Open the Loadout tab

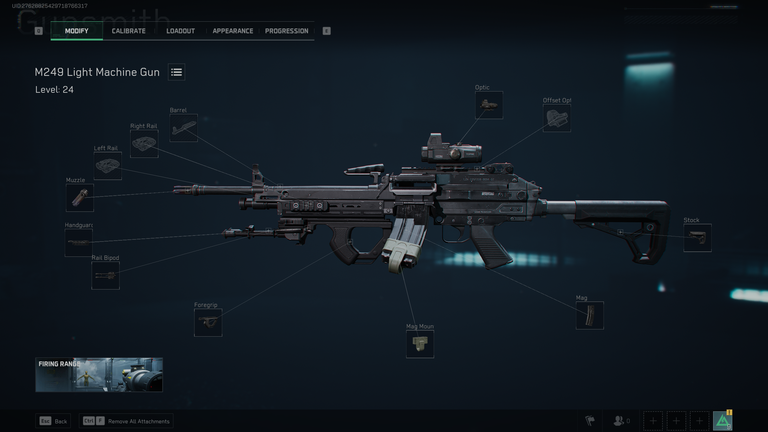click(x=180, y=31)
